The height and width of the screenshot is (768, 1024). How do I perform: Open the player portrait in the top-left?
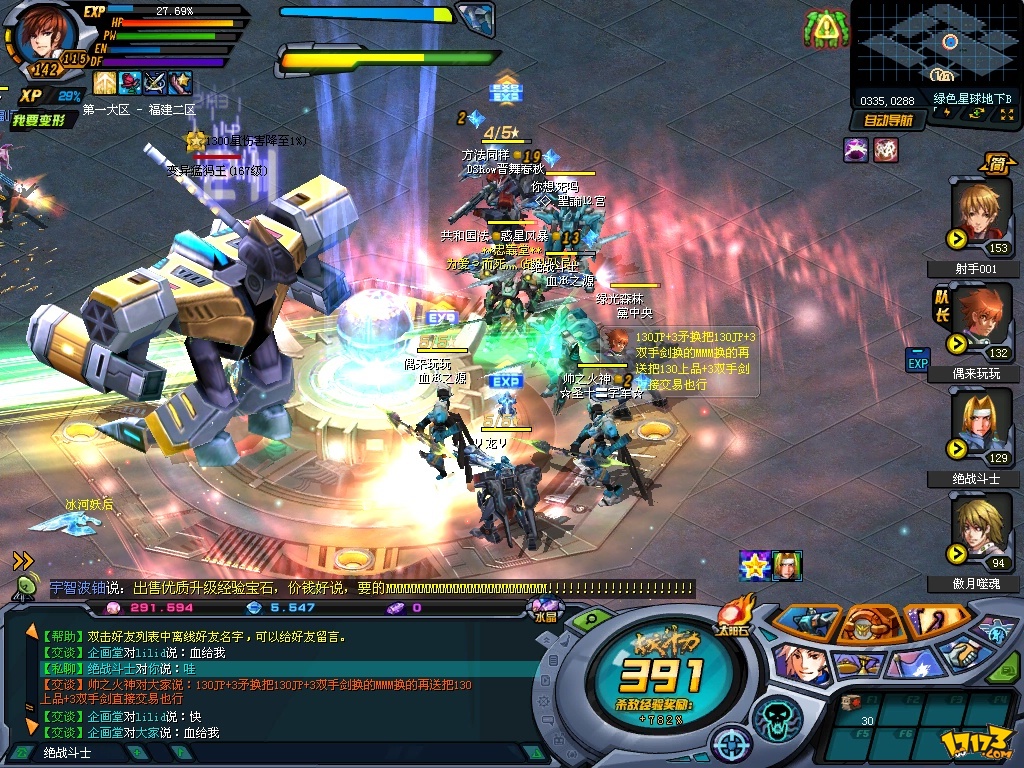pyautogui.click(x=42, y=37)
